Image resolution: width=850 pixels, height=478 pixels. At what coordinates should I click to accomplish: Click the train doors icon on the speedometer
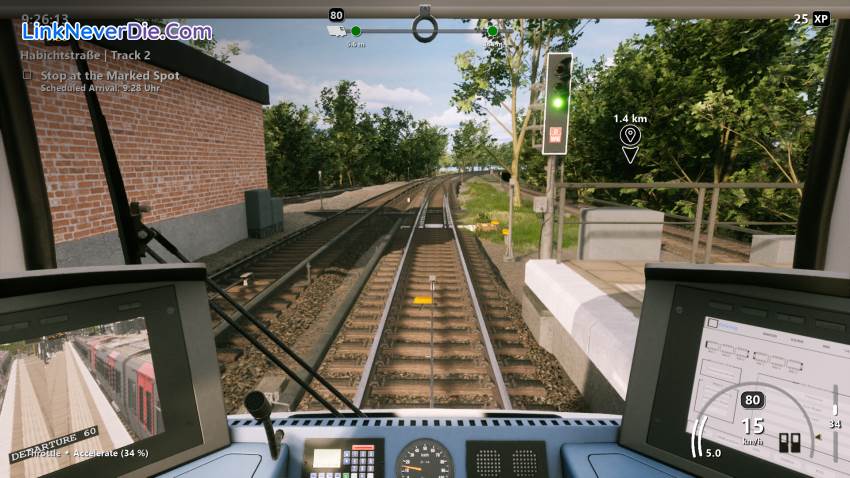coord(789,443)
